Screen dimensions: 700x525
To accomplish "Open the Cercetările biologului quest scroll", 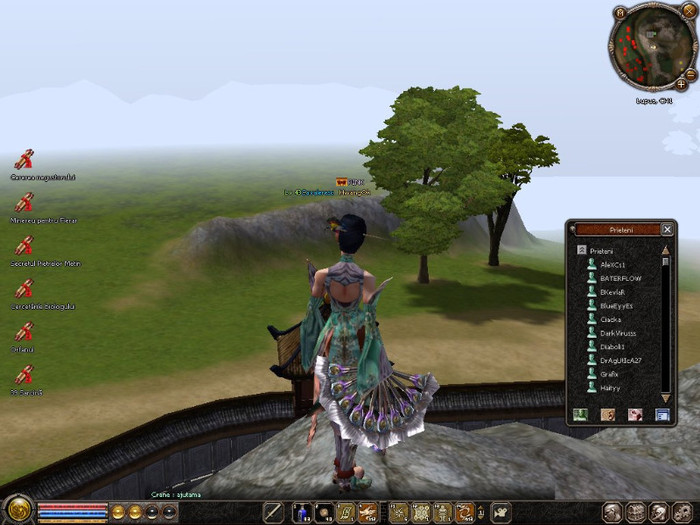I will [24, 288].
